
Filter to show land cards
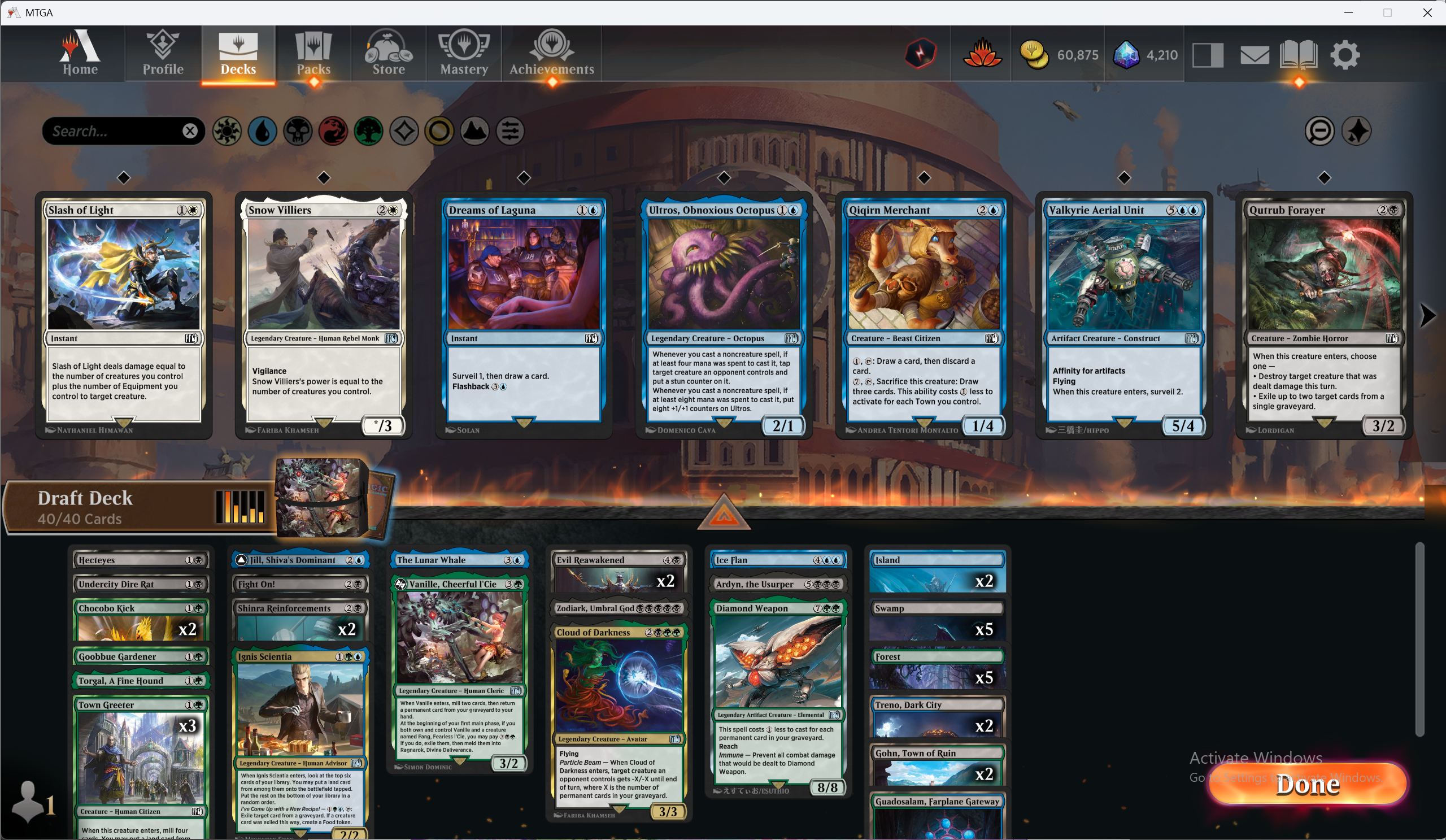pos(474,131)
